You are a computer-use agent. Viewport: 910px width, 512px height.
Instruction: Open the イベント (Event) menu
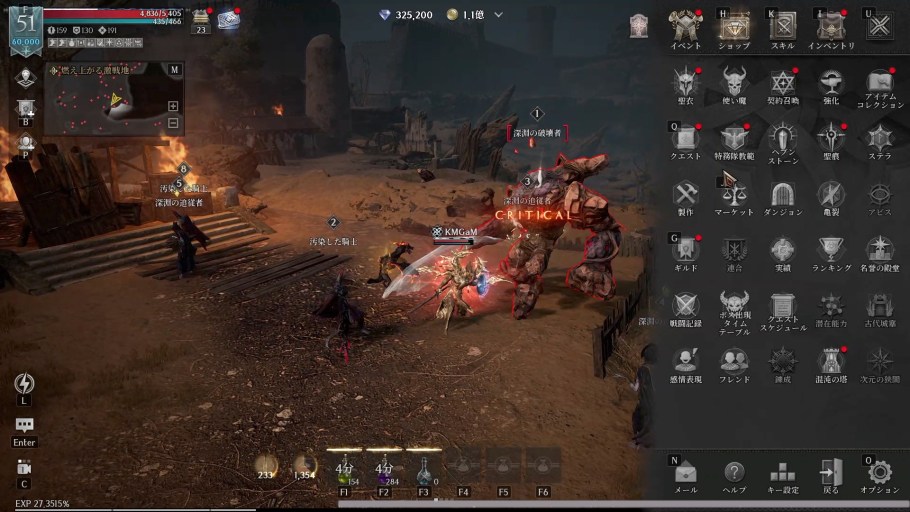pos(685,26)
